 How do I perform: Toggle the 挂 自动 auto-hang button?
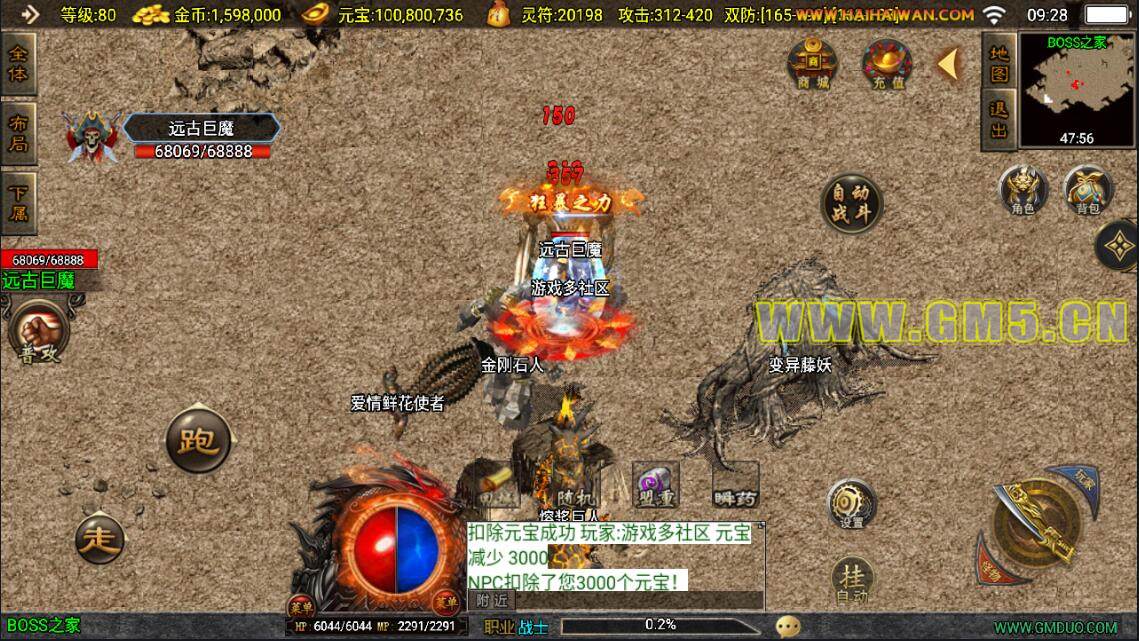click(851, 580)
